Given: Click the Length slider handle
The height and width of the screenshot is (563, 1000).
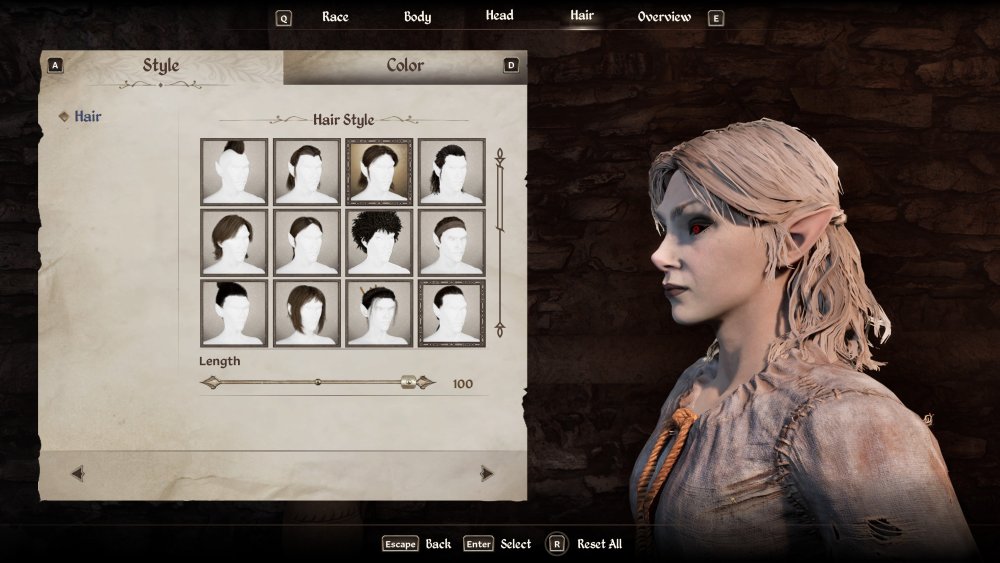Looking at the screenshot, I should point(408,382).
